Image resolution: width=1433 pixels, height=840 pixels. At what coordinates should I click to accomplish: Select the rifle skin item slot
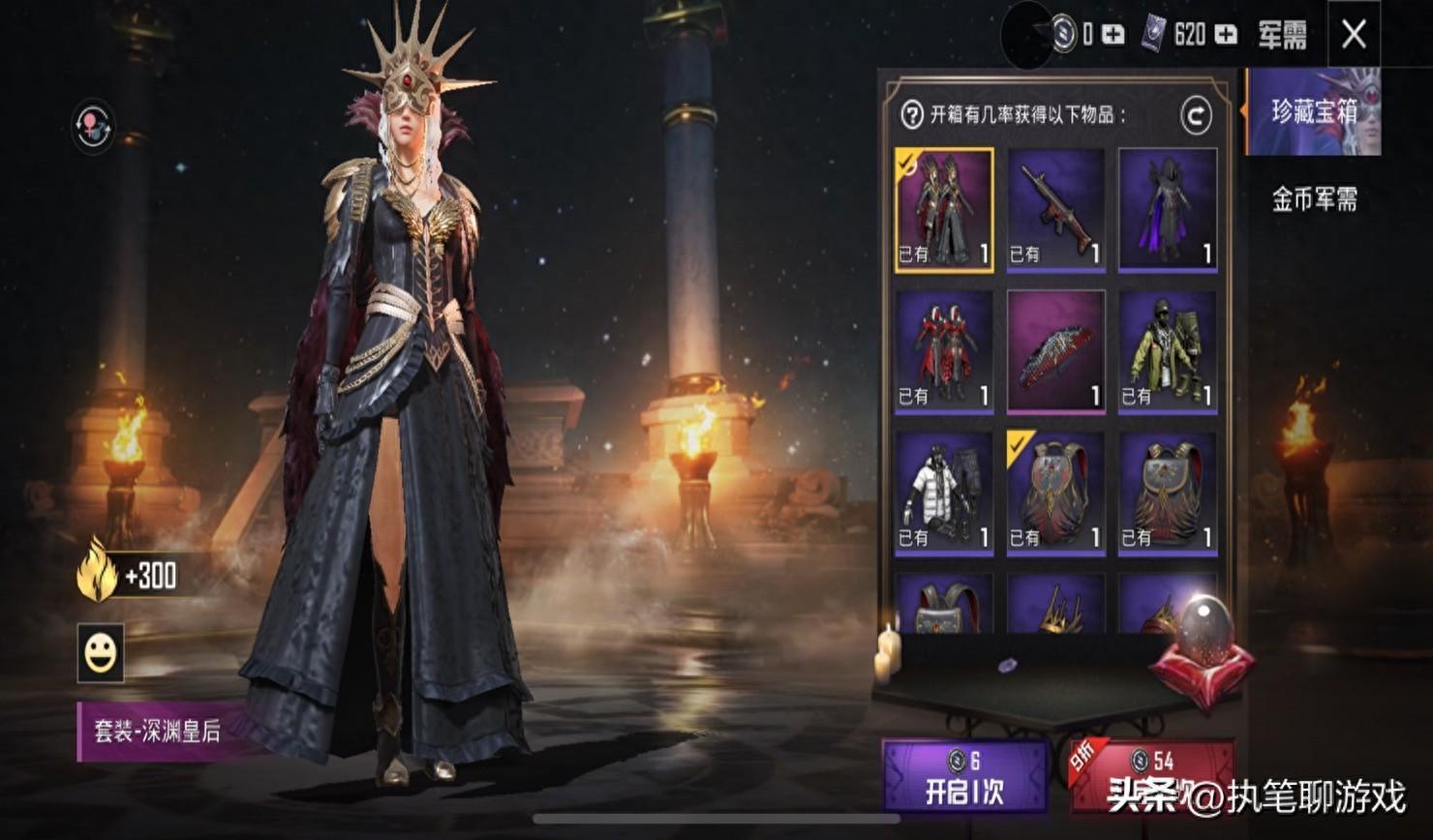1055,210
